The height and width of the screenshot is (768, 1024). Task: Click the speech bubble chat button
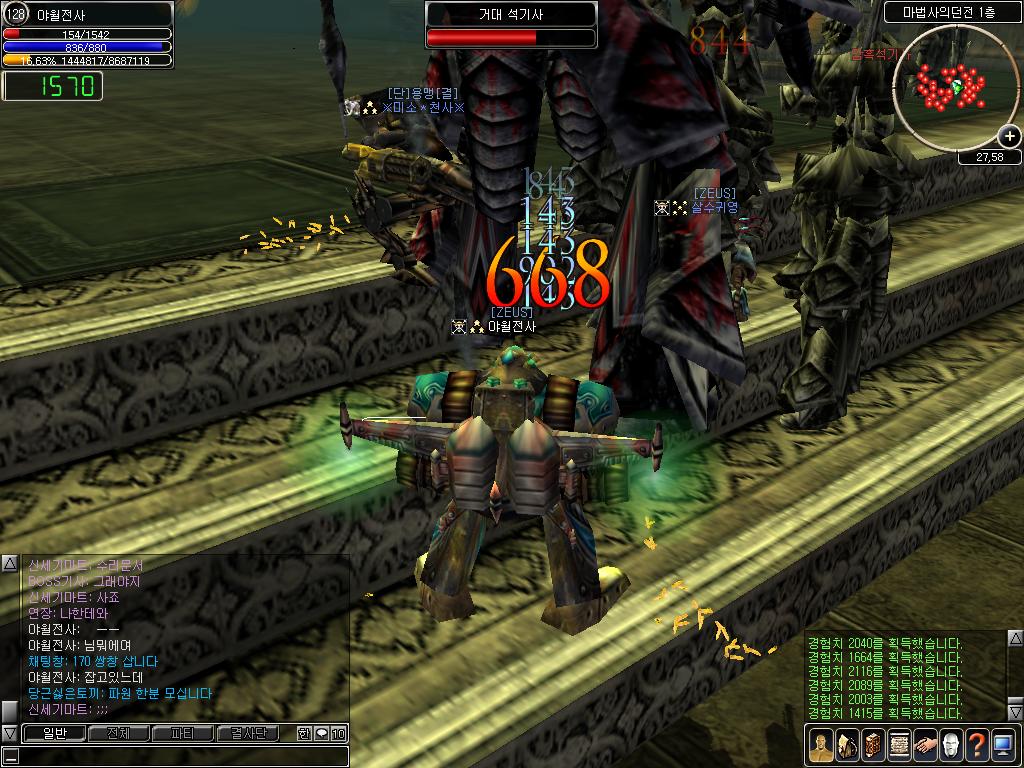(x=321, y=734)
